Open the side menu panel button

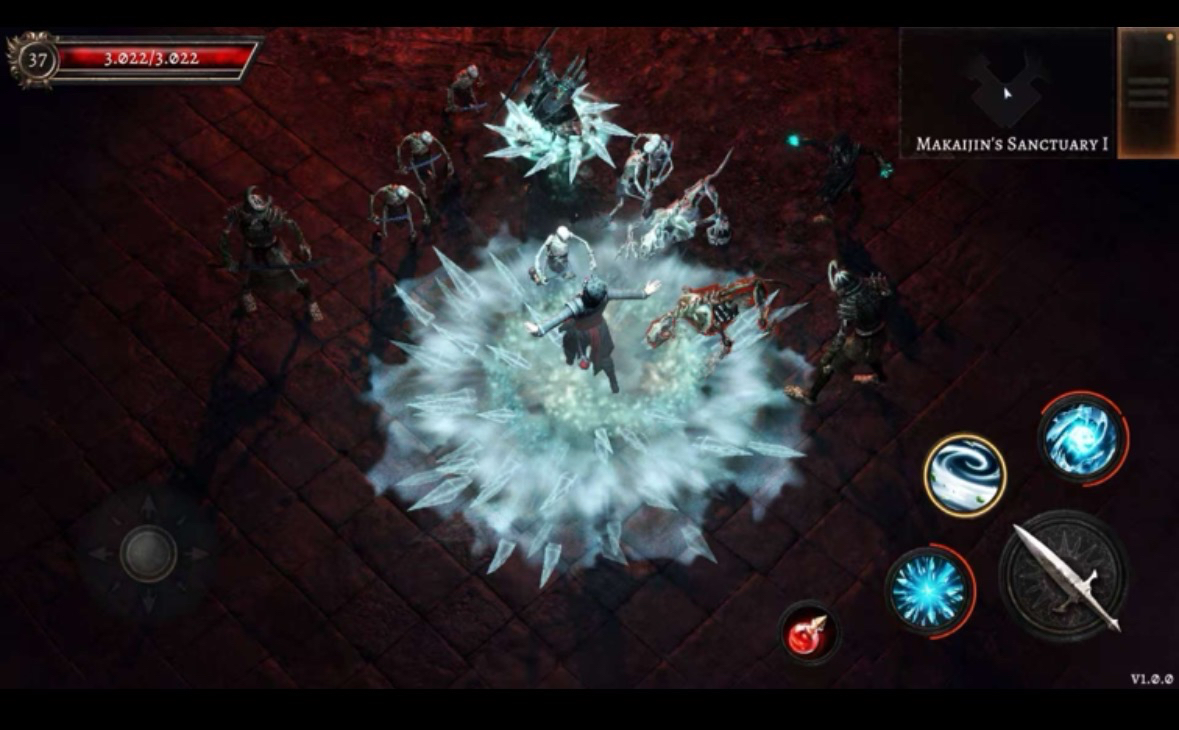tap(1147, 92)
